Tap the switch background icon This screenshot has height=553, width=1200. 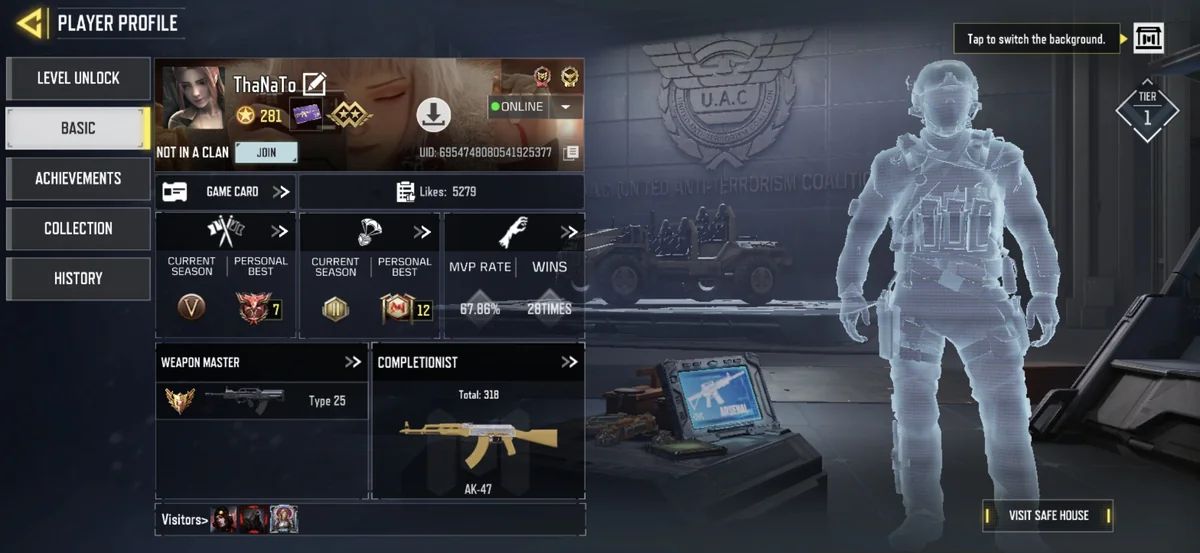point(1148,39)
